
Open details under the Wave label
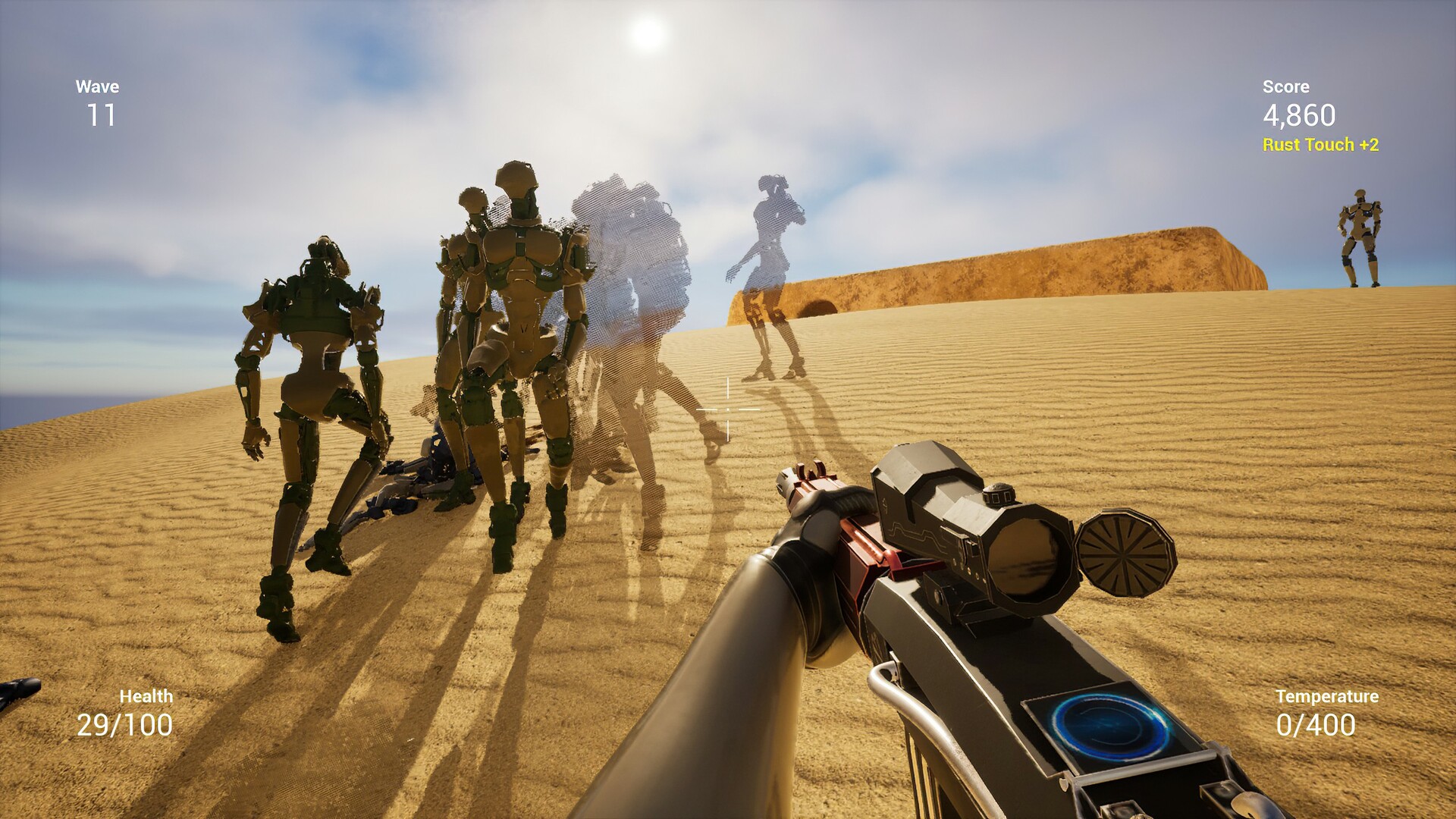(x=97, y=86)
